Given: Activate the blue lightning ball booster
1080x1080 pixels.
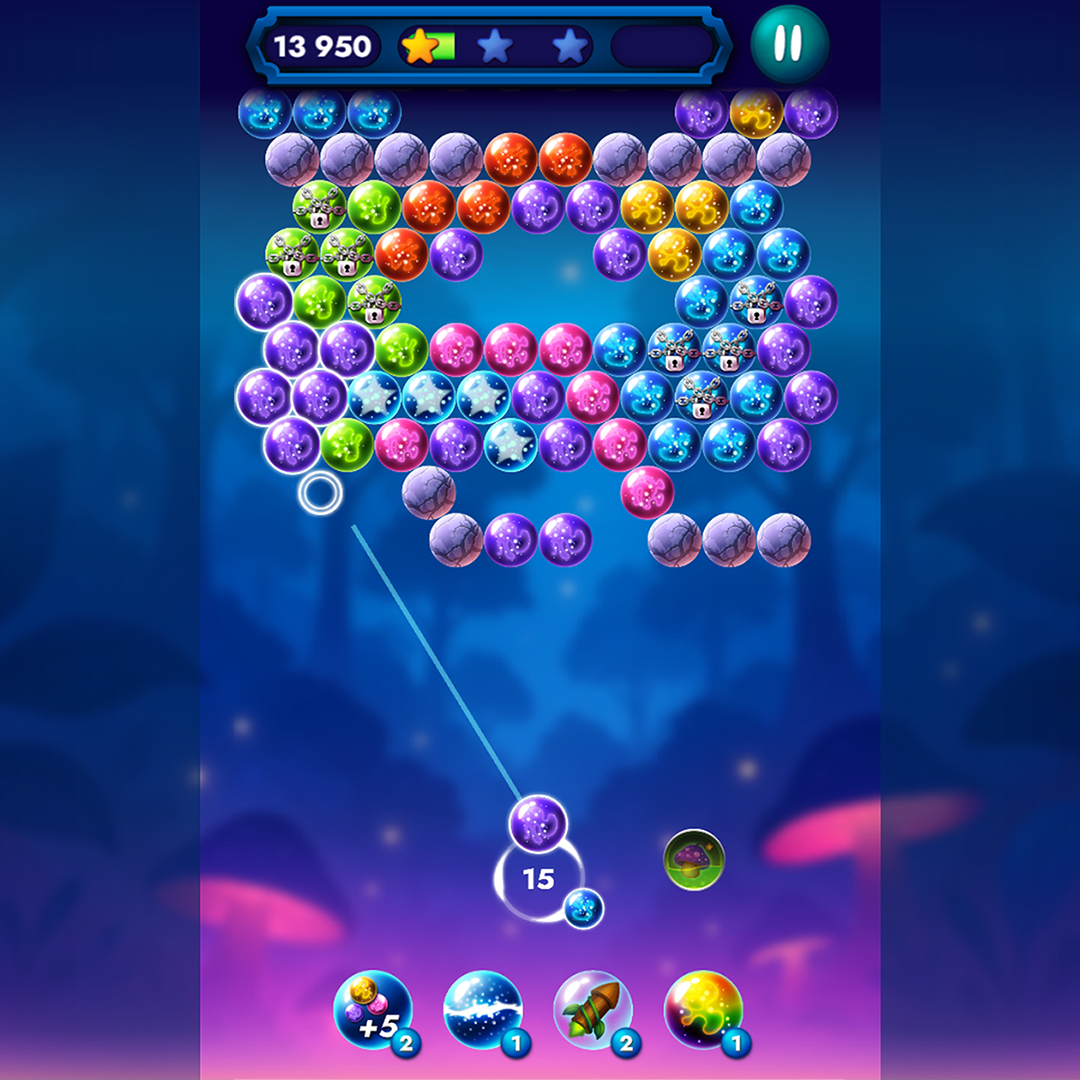Looking at the screenshot, I should click(x=483, y=1010).
